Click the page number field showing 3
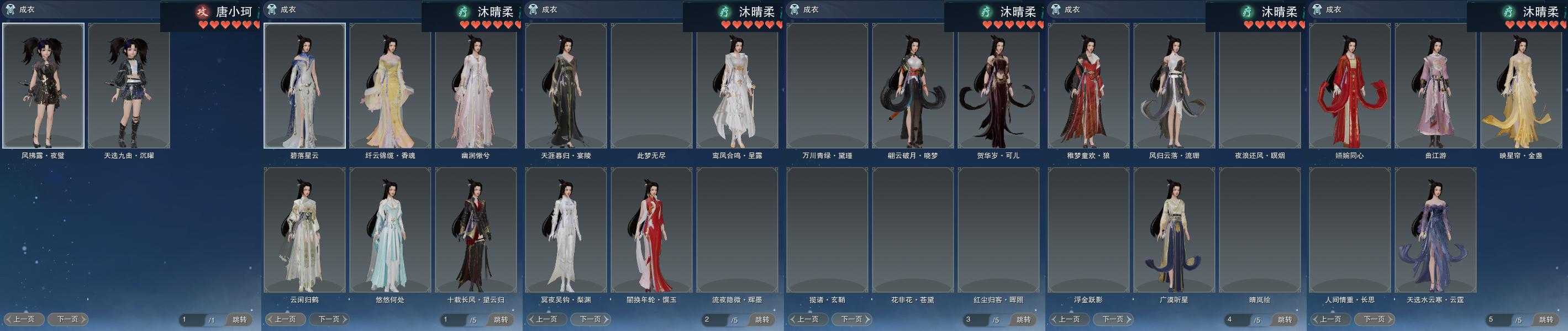This screenshot has width=1568, height=331. click(x=973, y=319)
